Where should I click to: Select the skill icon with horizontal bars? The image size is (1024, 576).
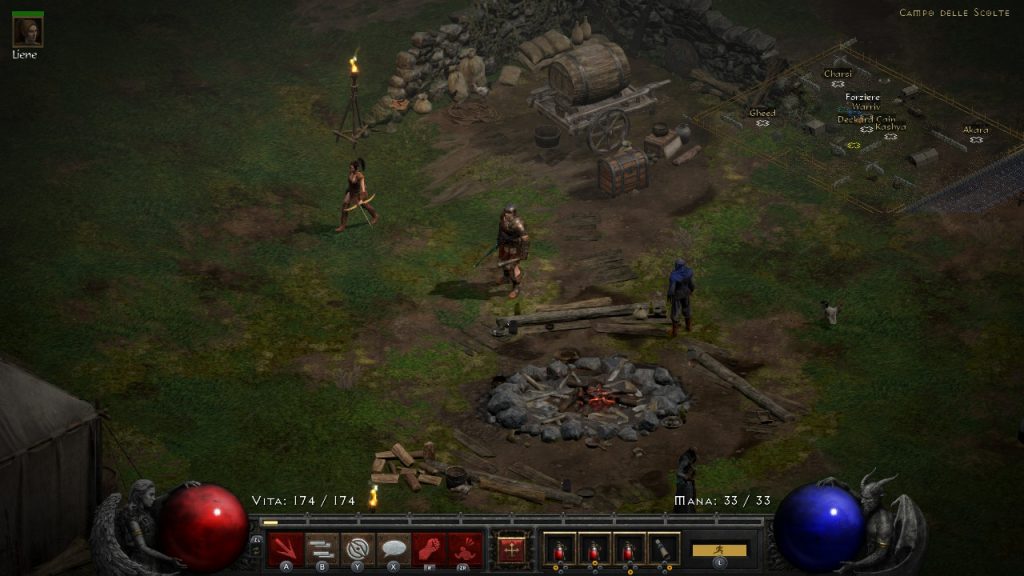pyautogui.click(x=322, y=549)
